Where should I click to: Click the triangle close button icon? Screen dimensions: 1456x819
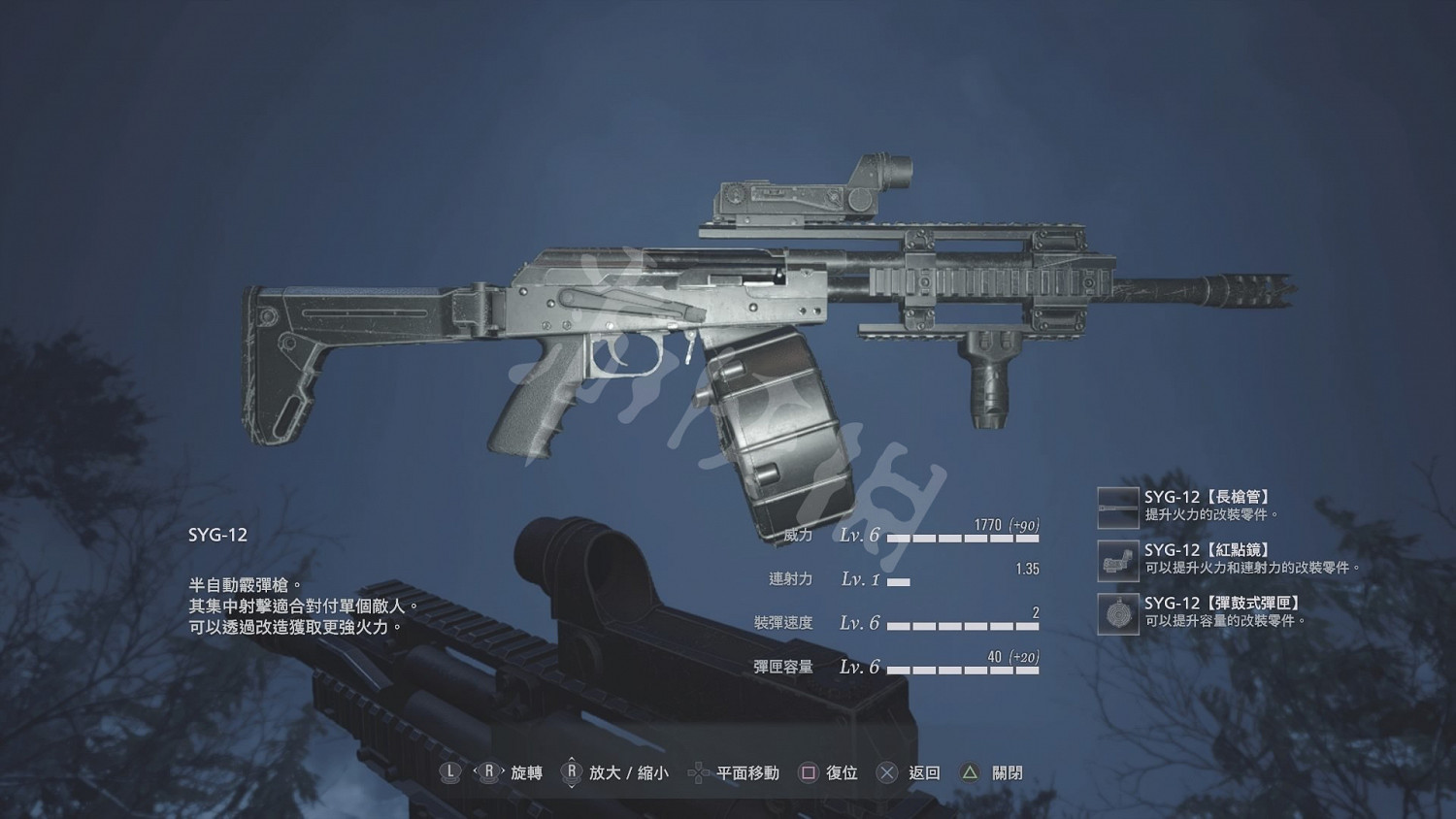click(x=968, y=773)
